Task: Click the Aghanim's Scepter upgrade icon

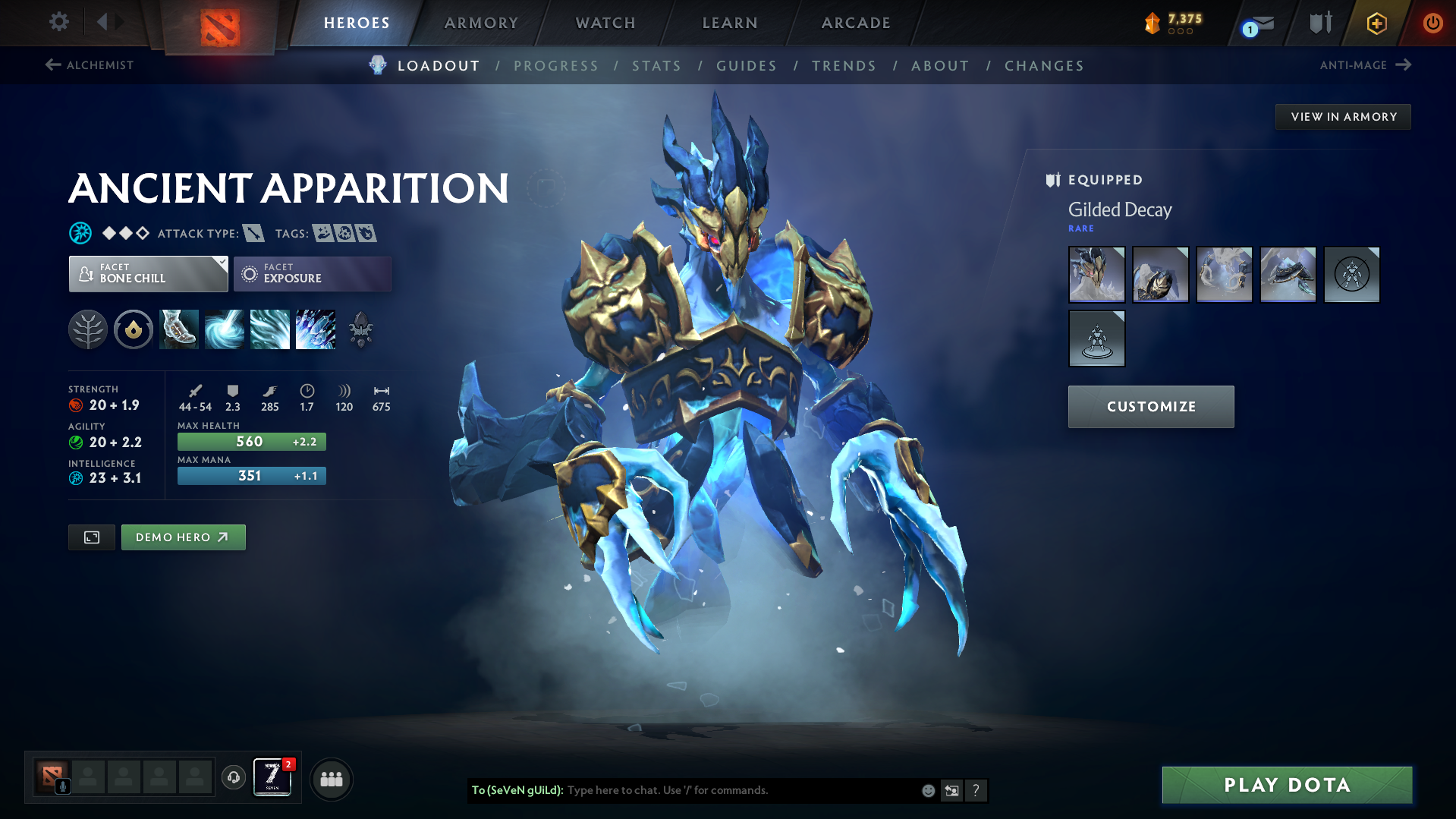Action: click(x=361, y=329)
